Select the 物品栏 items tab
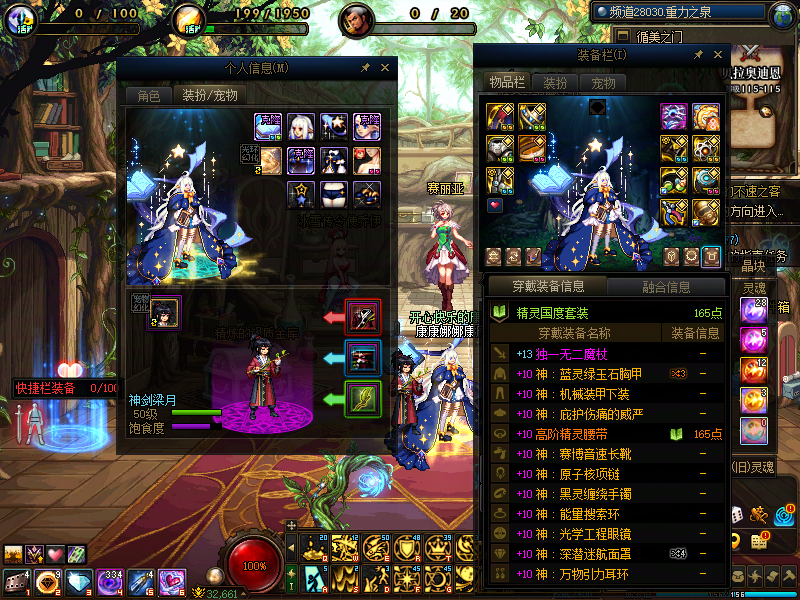 point(507,83)
